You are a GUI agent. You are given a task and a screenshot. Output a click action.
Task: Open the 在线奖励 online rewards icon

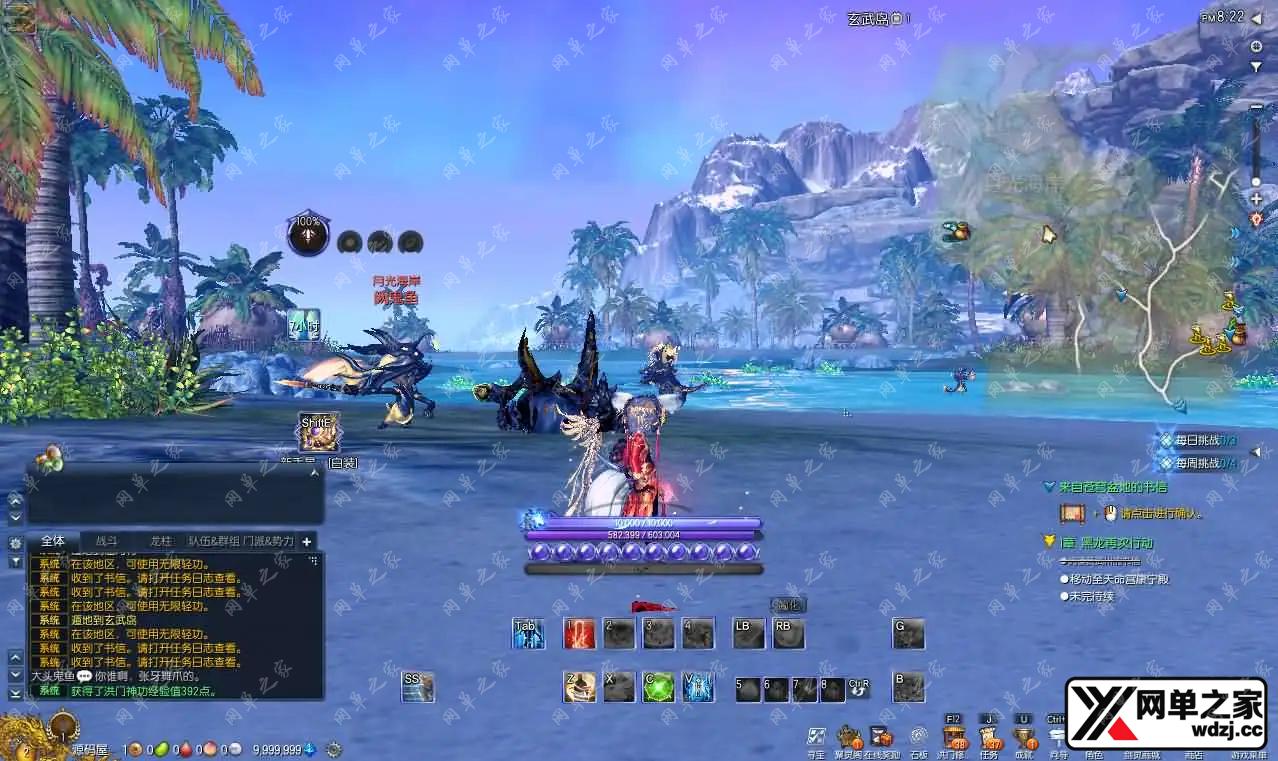coord(883,739)
